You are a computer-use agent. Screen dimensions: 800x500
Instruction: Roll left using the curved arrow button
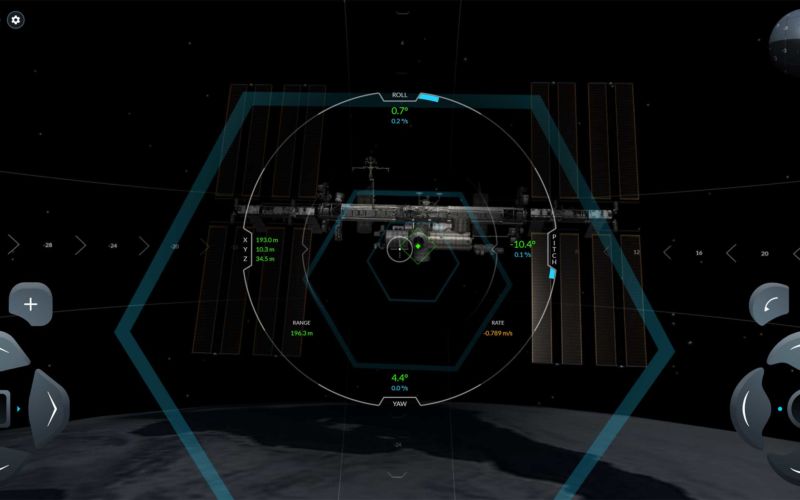(x=769, y=304)
